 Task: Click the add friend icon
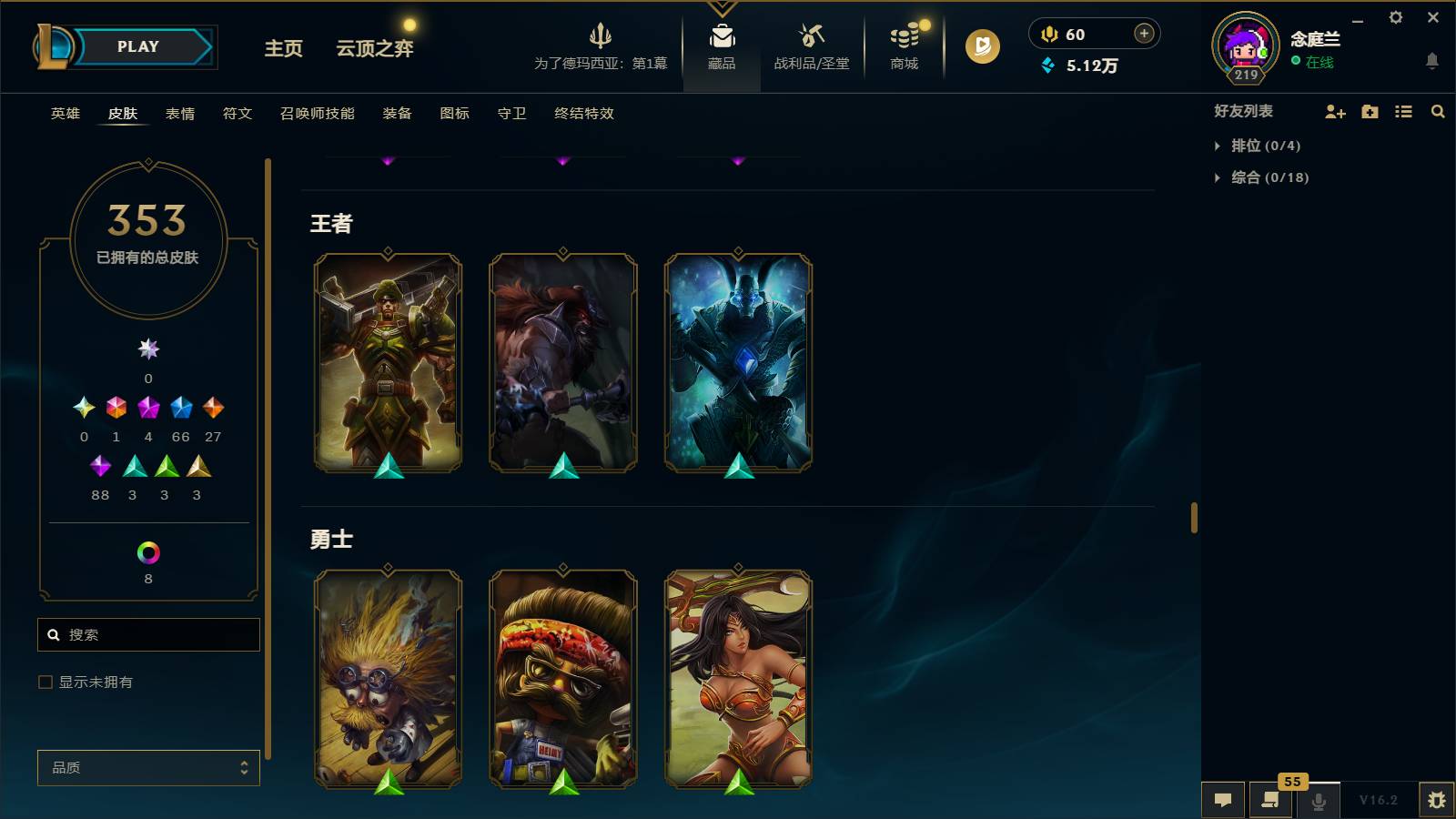(1334, 112)
